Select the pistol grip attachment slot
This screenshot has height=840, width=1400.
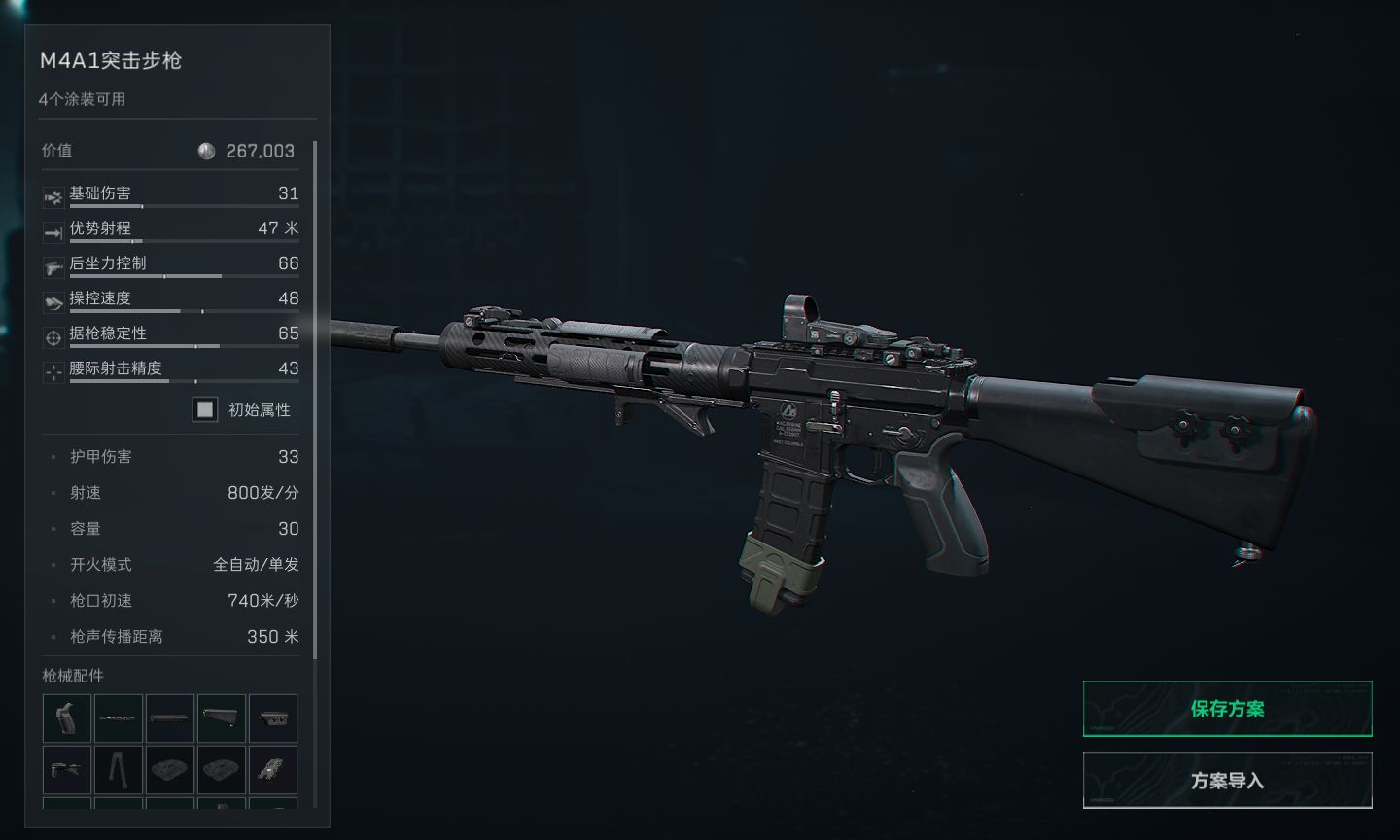point(67,718)
